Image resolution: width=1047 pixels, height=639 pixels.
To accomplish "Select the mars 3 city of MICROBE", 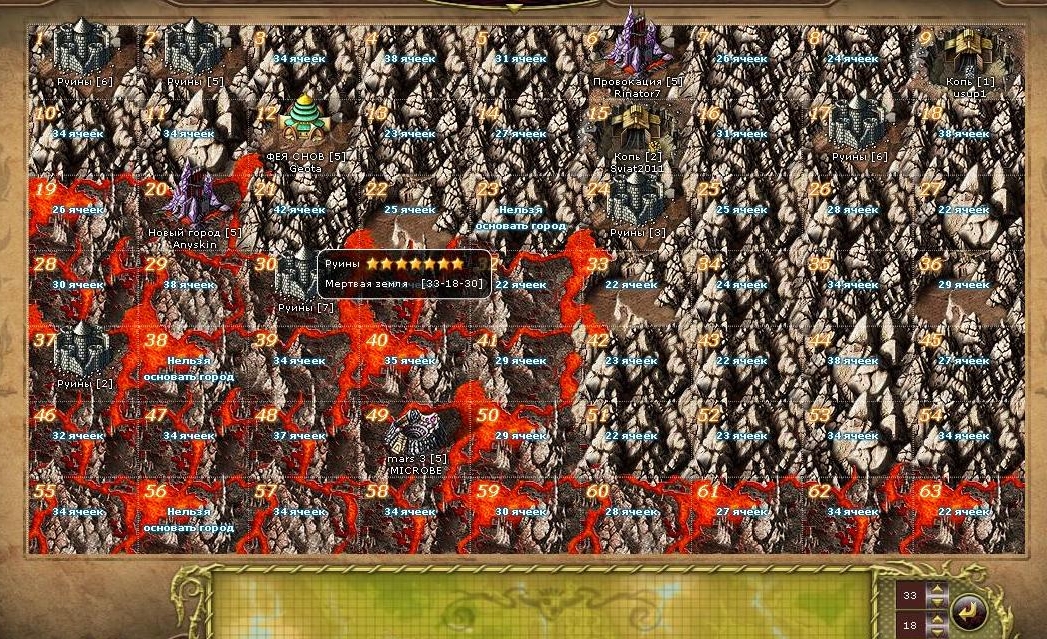I will (415, 434).
